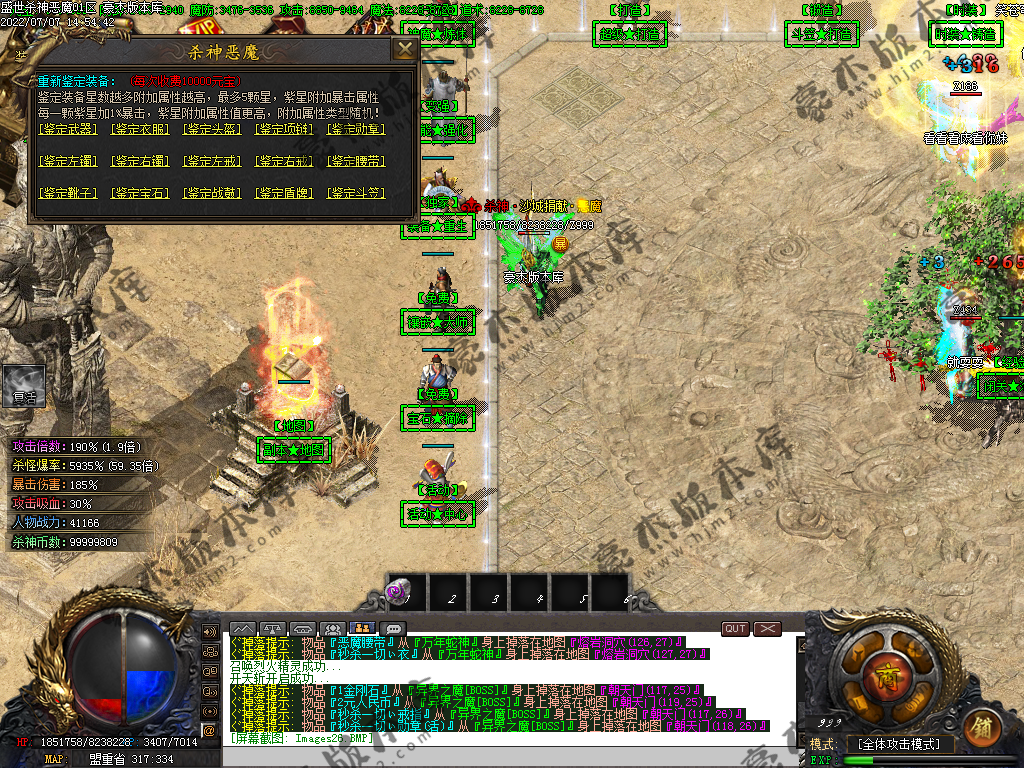Select the 鉴定战鼓 link

coord(213,193)
